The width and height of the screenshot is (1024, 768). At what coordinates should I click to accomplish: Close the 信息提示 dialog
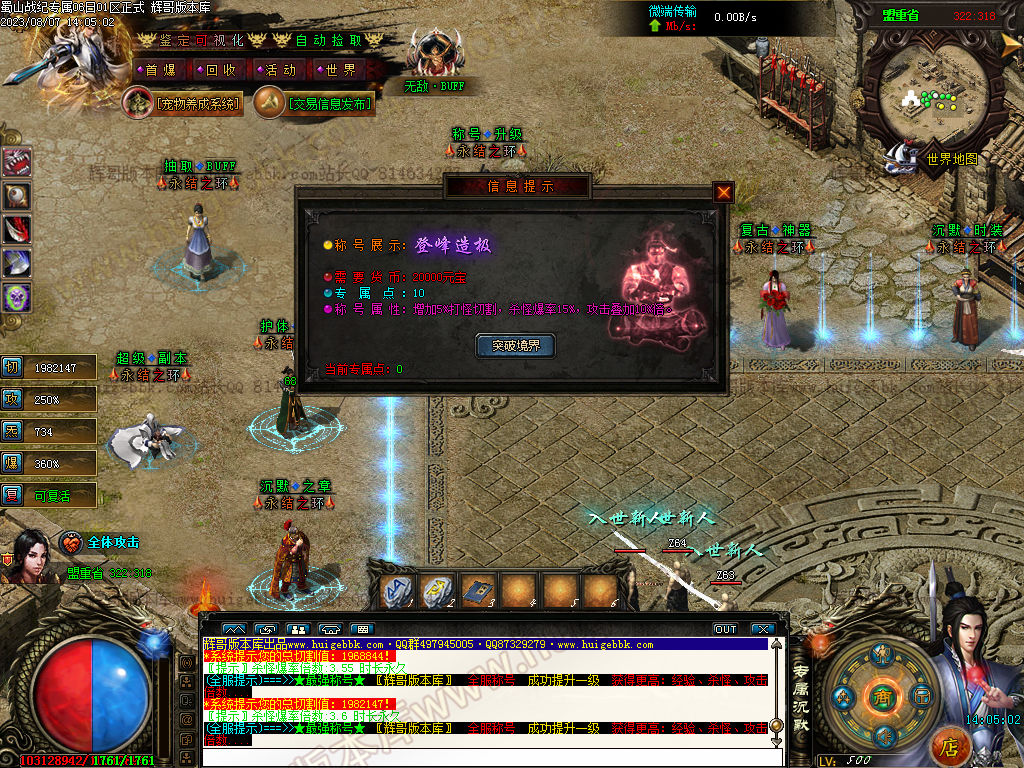[724, 192]
